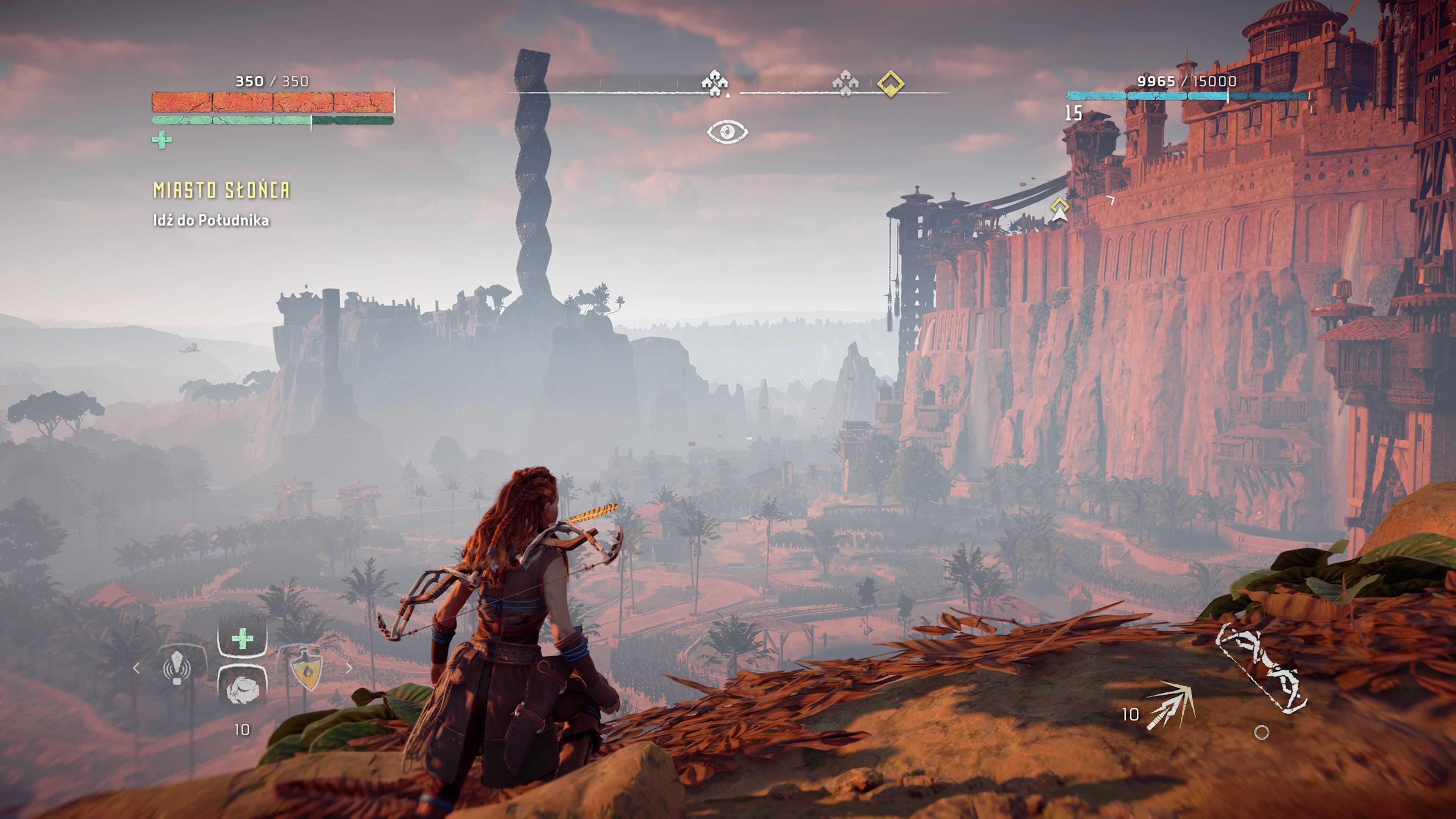1456x819 pixels.
Task: Cycle tools with the right chevron arrow
Action: (349, 668)
